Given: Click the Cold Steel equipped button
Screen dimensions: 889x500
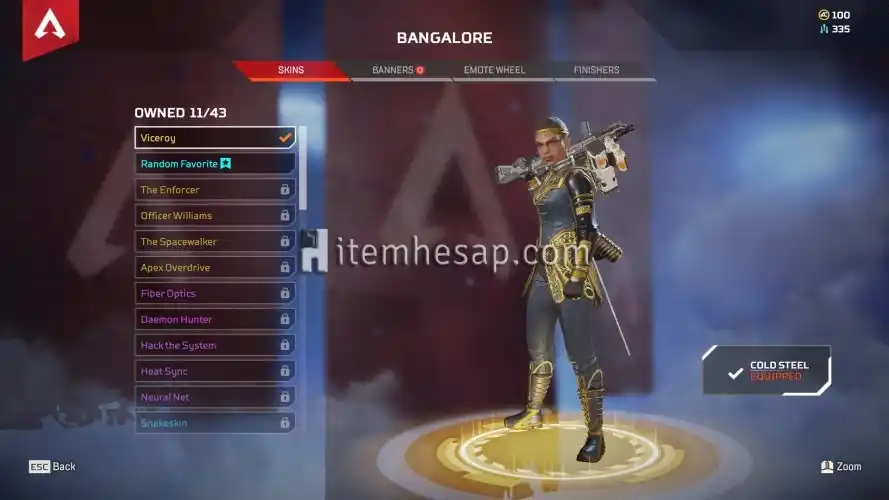Looking at the screenshot, I should coord(768,371).
